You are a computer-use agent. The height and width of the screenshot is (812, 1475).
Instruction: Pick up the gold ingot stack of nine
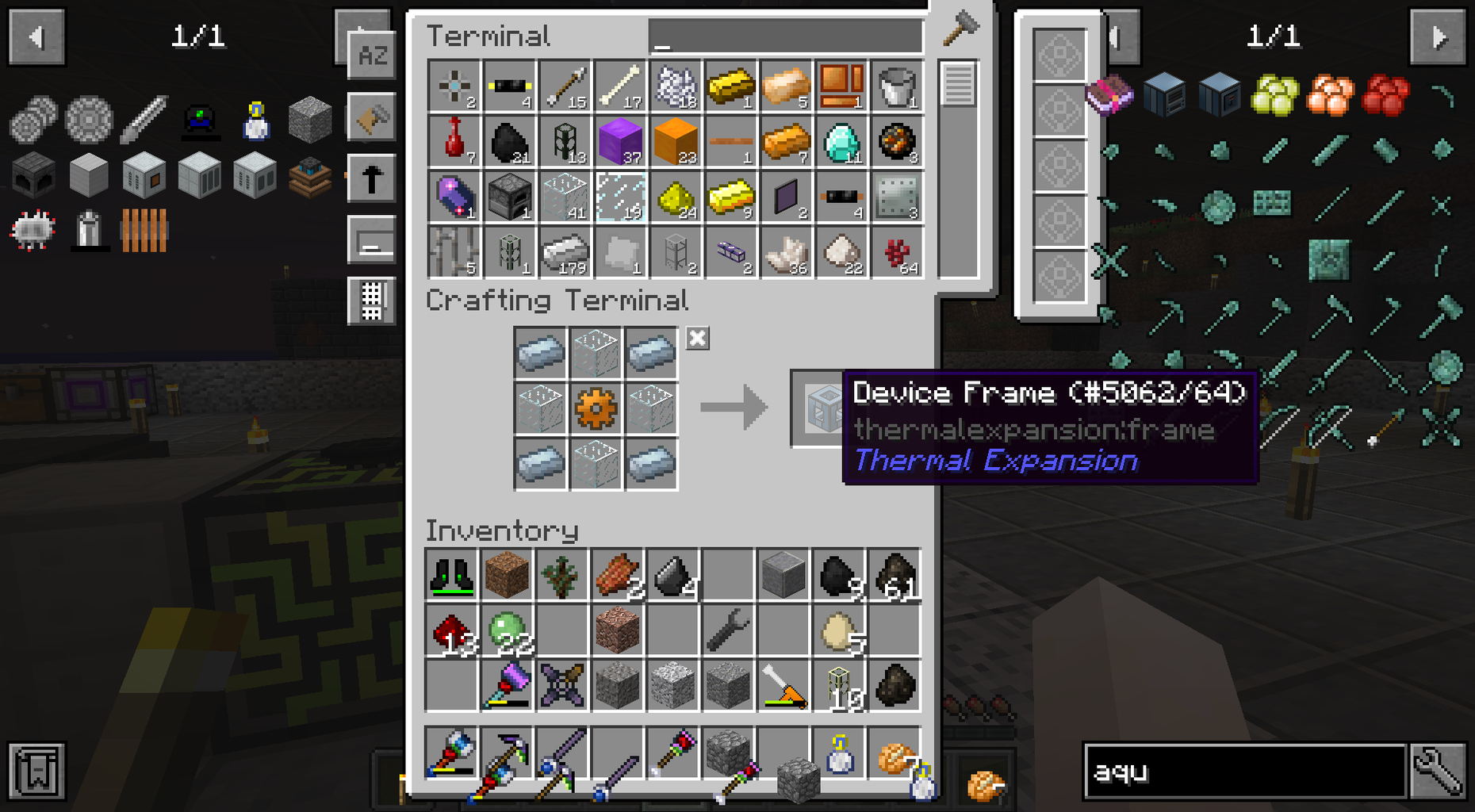730,198
